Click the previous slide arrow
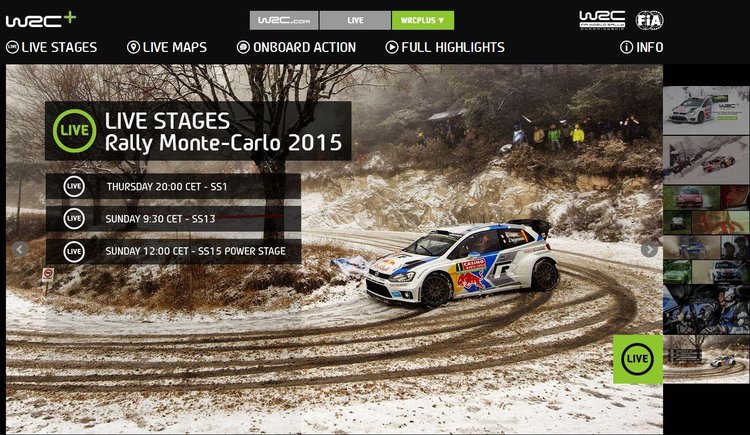Screen dimensions: 750x435 coord(20,249)
